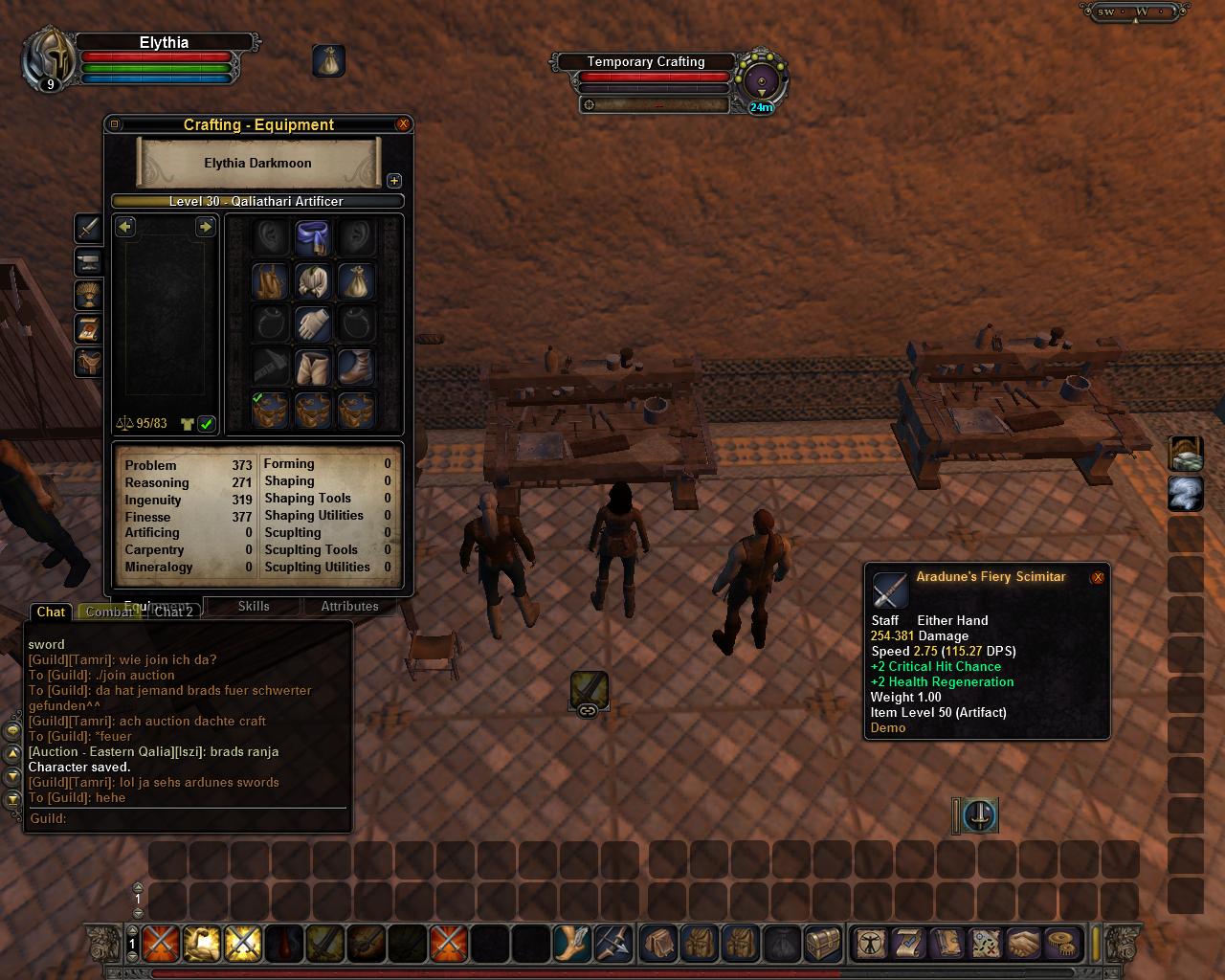Screen dimensions: 1225x980
Task: Open the Attributes tab
Action: 349,606
